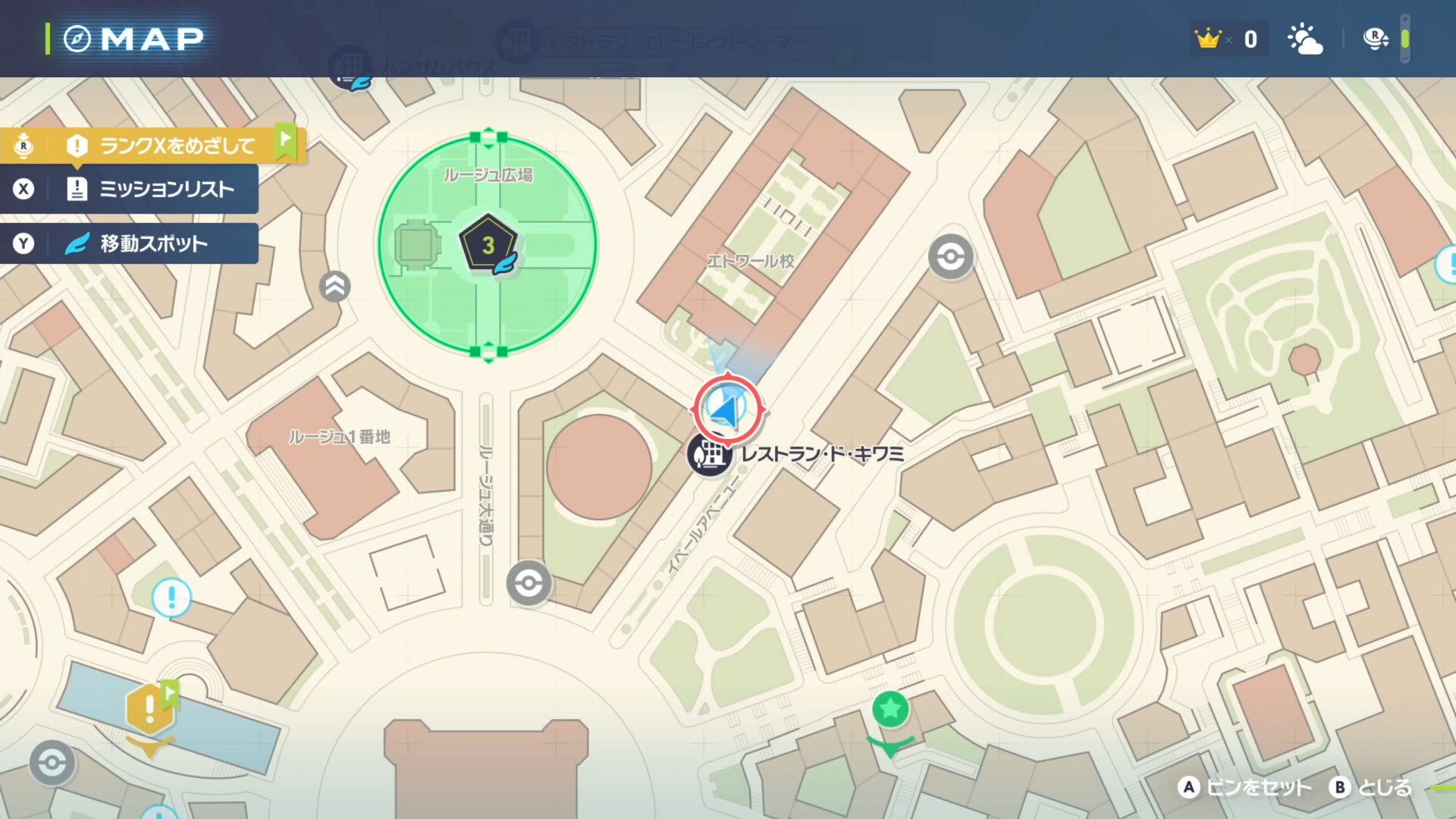Select the yellow hexagon exclamation mission marker

tap(150, 709)
